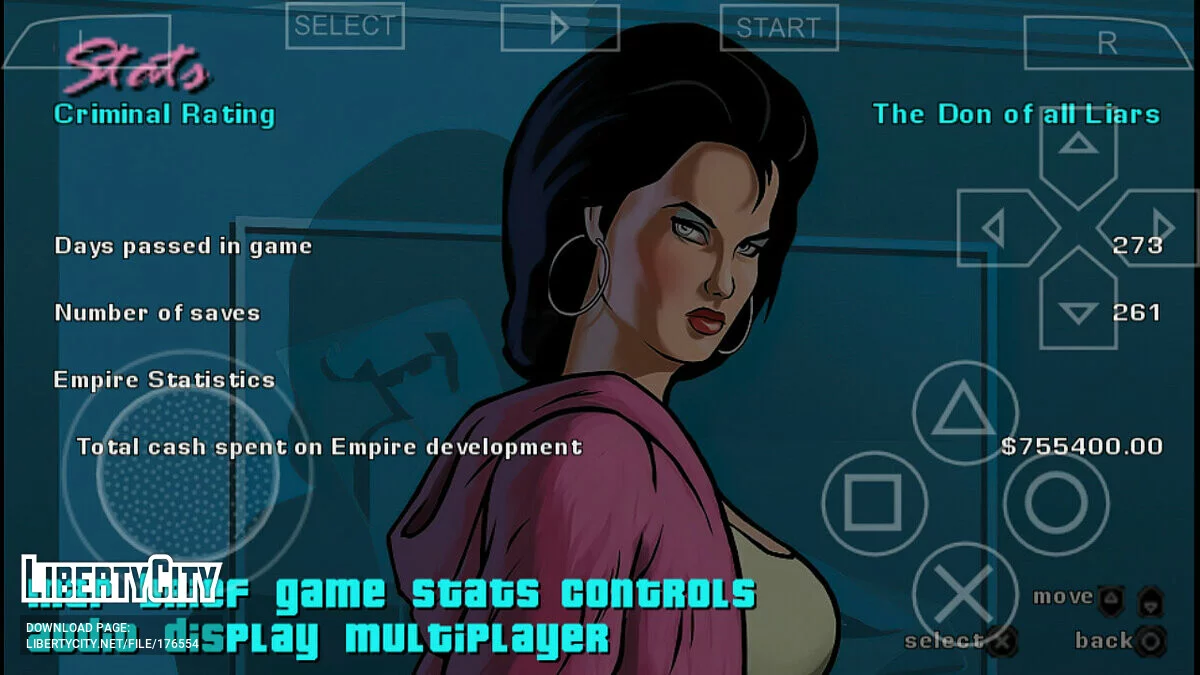The width and height of the screenshot is (1200, 675).
Task: Switch to the Game menu tab
Action: (330, 594)
